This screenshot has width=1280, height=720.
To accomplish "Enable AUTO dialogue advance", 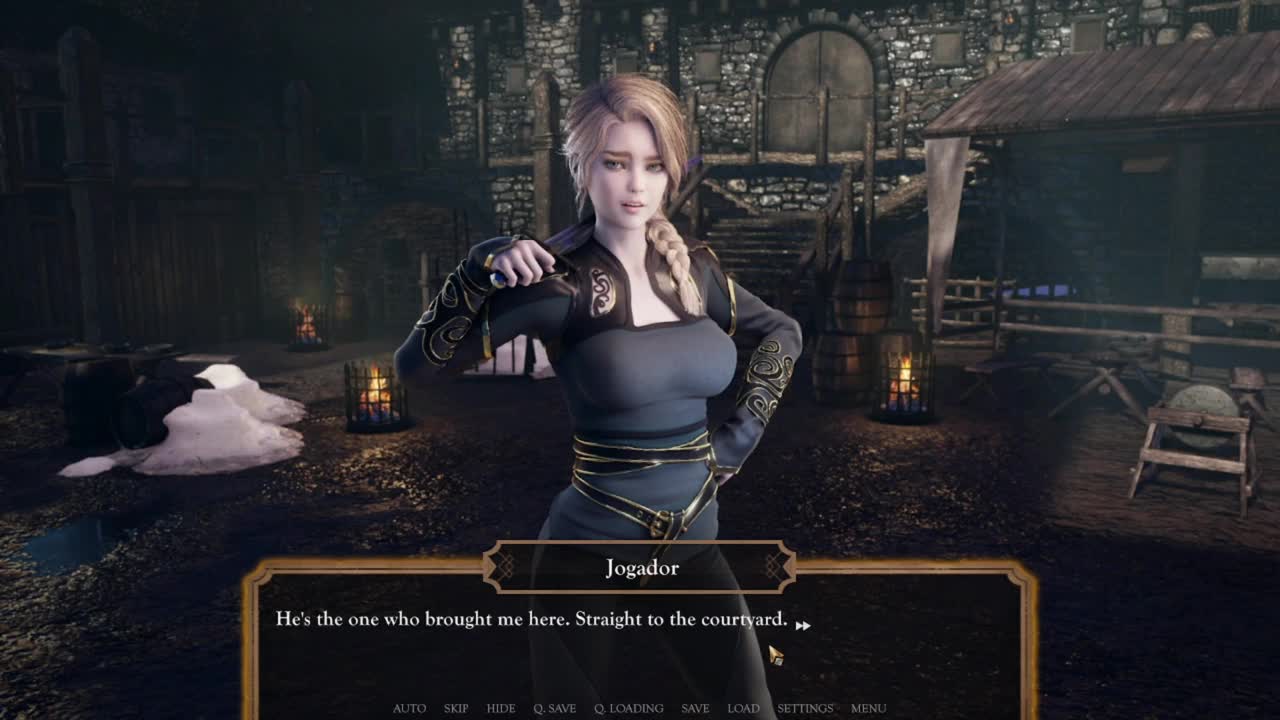I will coord(409,708).
